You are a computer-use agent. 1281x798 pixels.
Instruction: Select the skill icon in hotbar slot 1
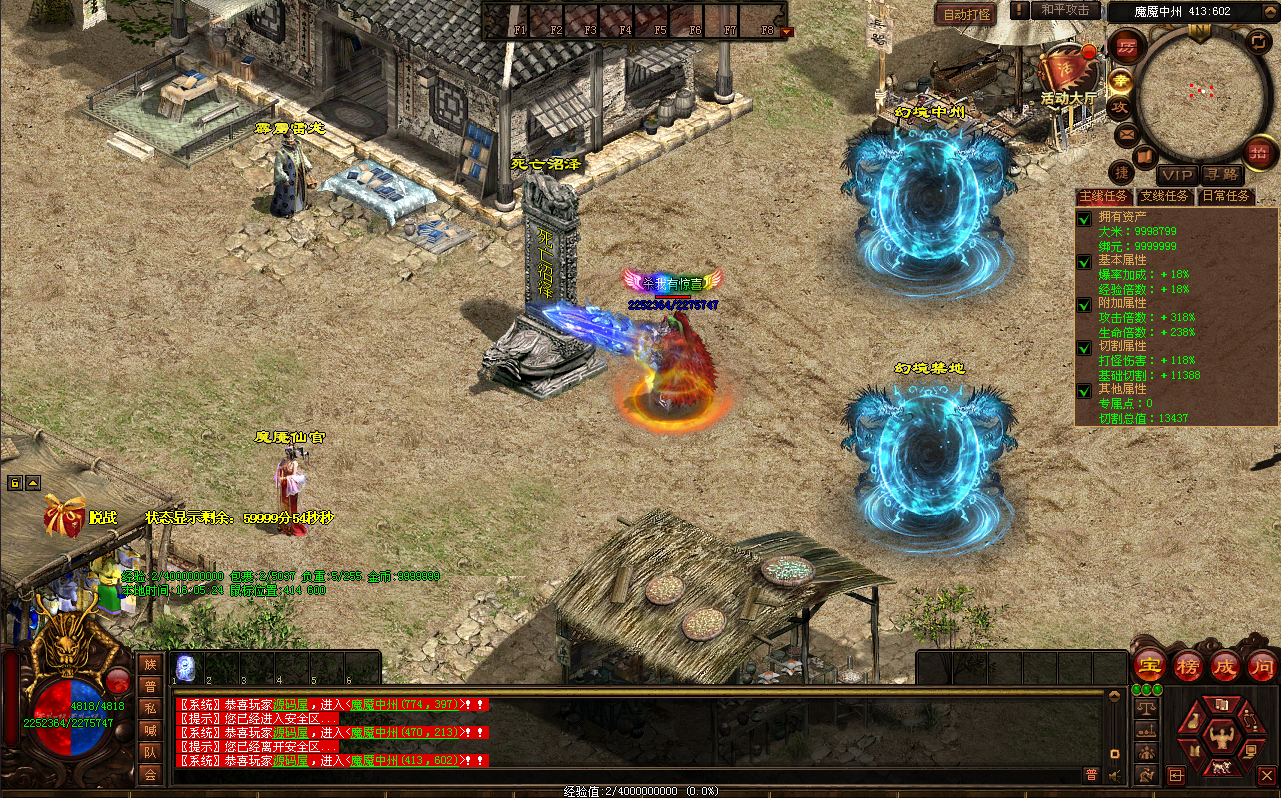(185, 668)
